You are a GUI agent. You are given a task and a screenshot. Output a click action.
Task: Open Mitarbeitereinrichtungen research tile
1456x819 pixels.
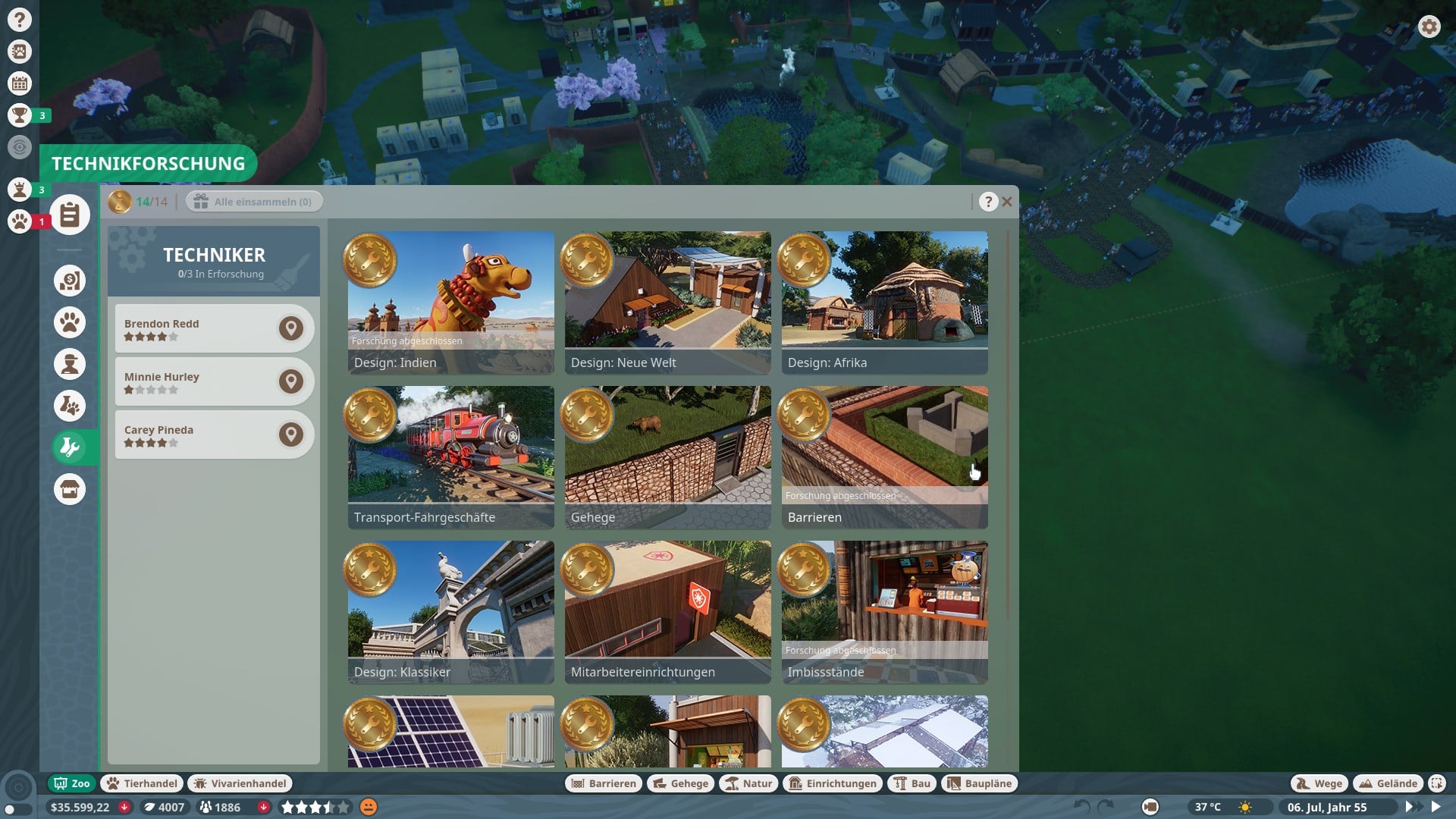(667, 611)
